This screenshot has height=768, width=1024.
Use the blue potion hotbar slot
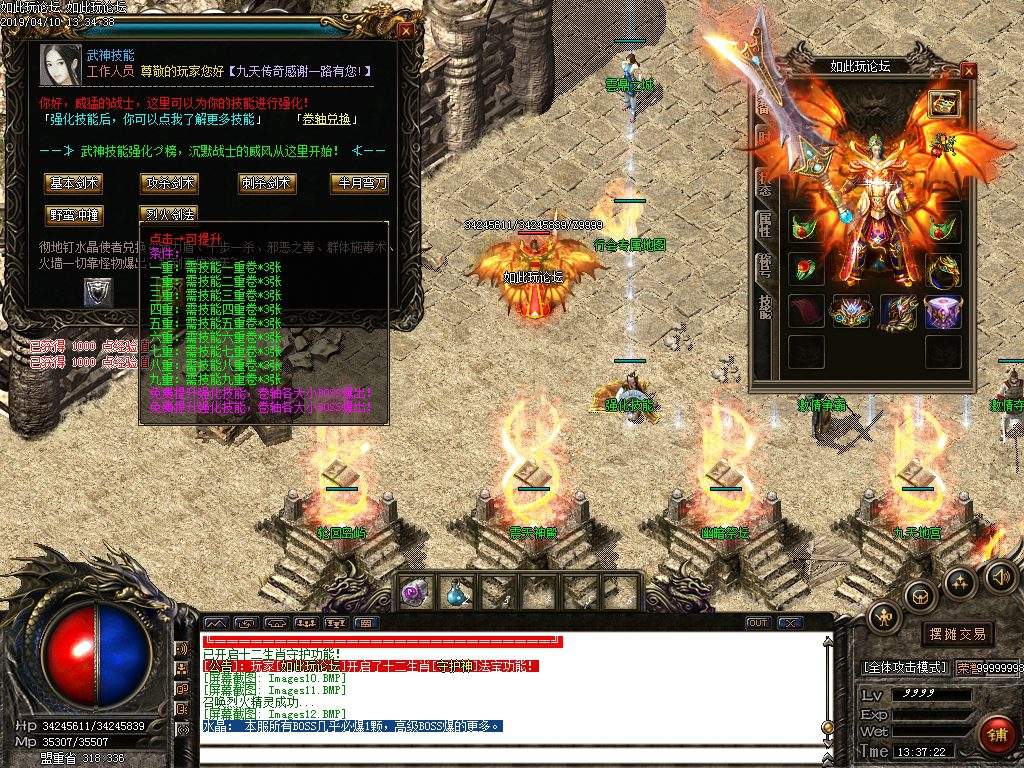(x=456, y=592)
